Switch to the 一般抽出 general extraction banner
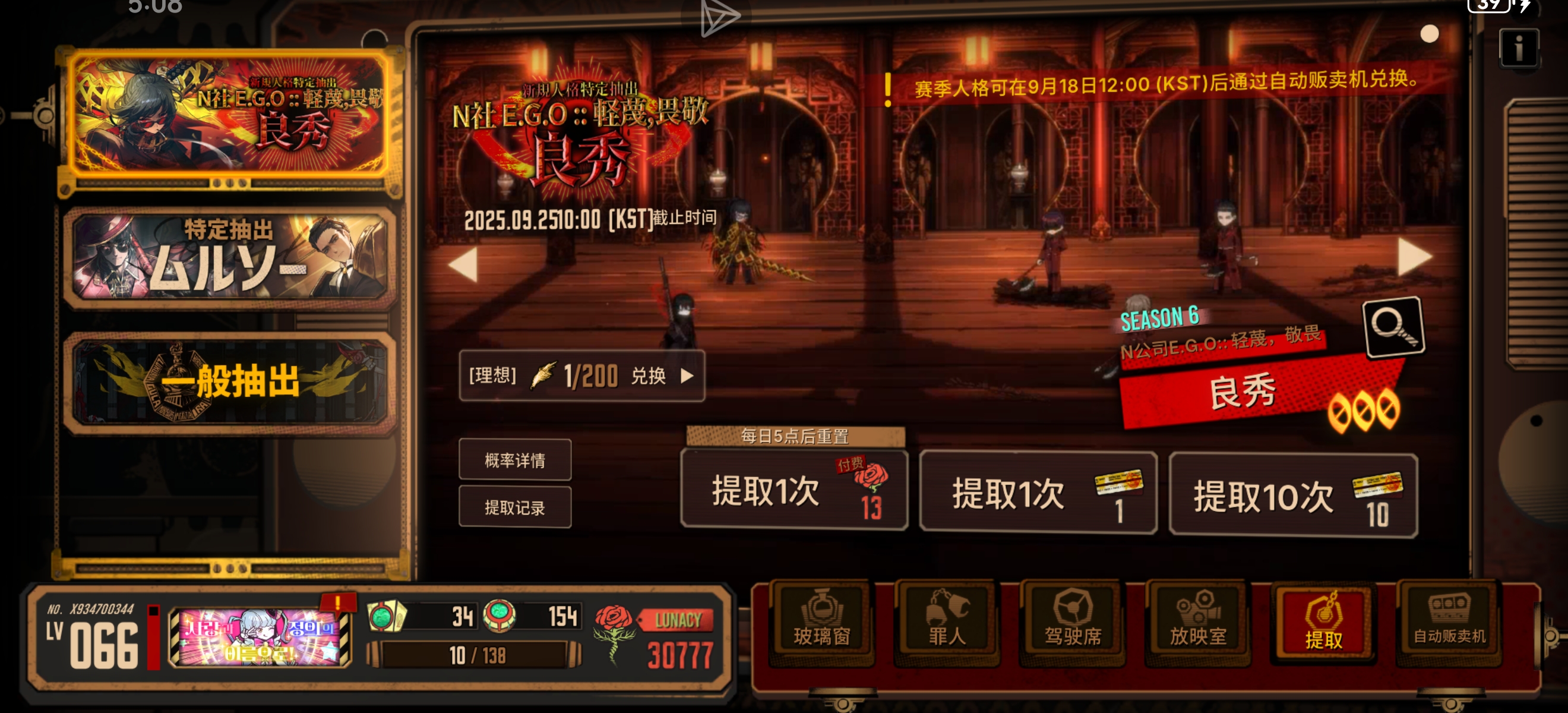The image size is (1568, 713). coord(230,384)
